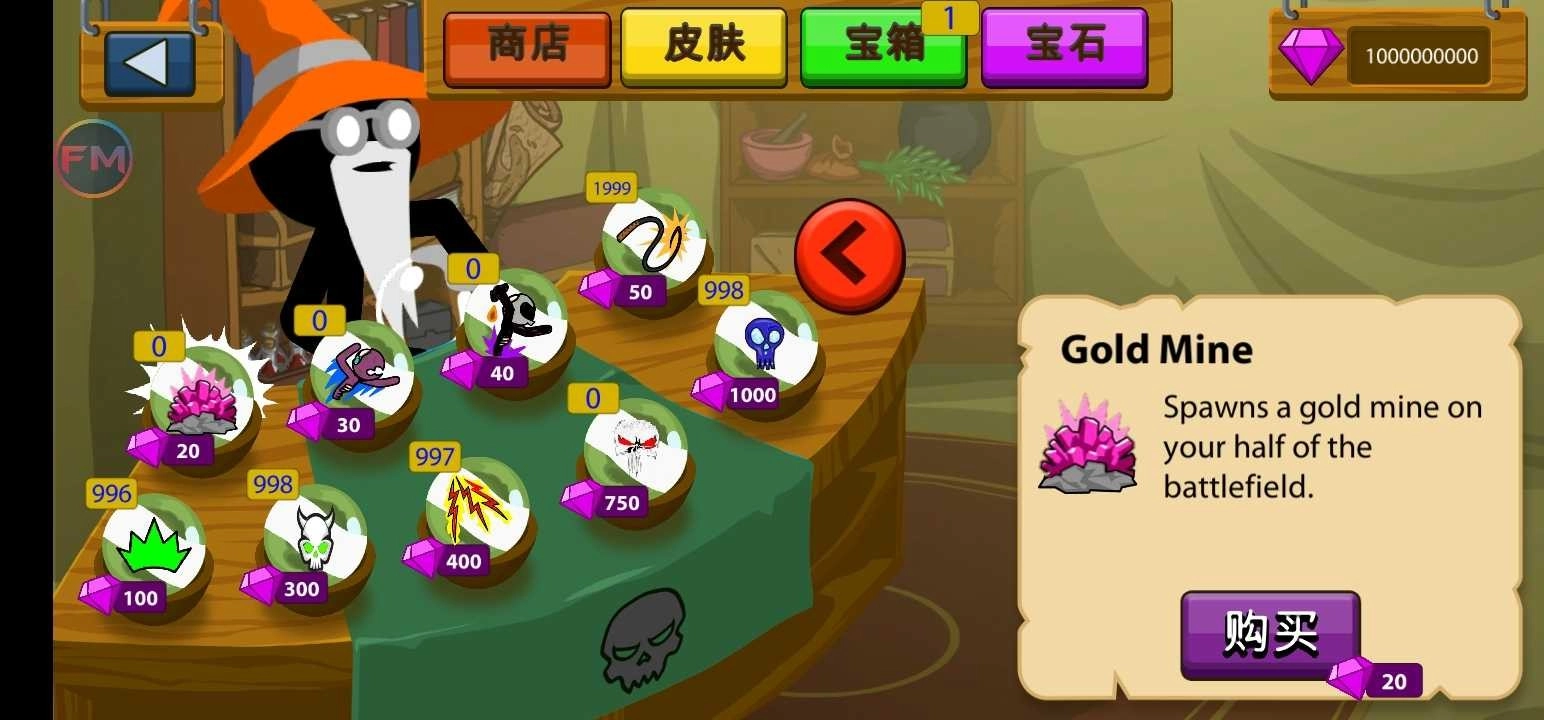
Task: Switch to the 商店 shop tab
Action: [x=527, y=45]
